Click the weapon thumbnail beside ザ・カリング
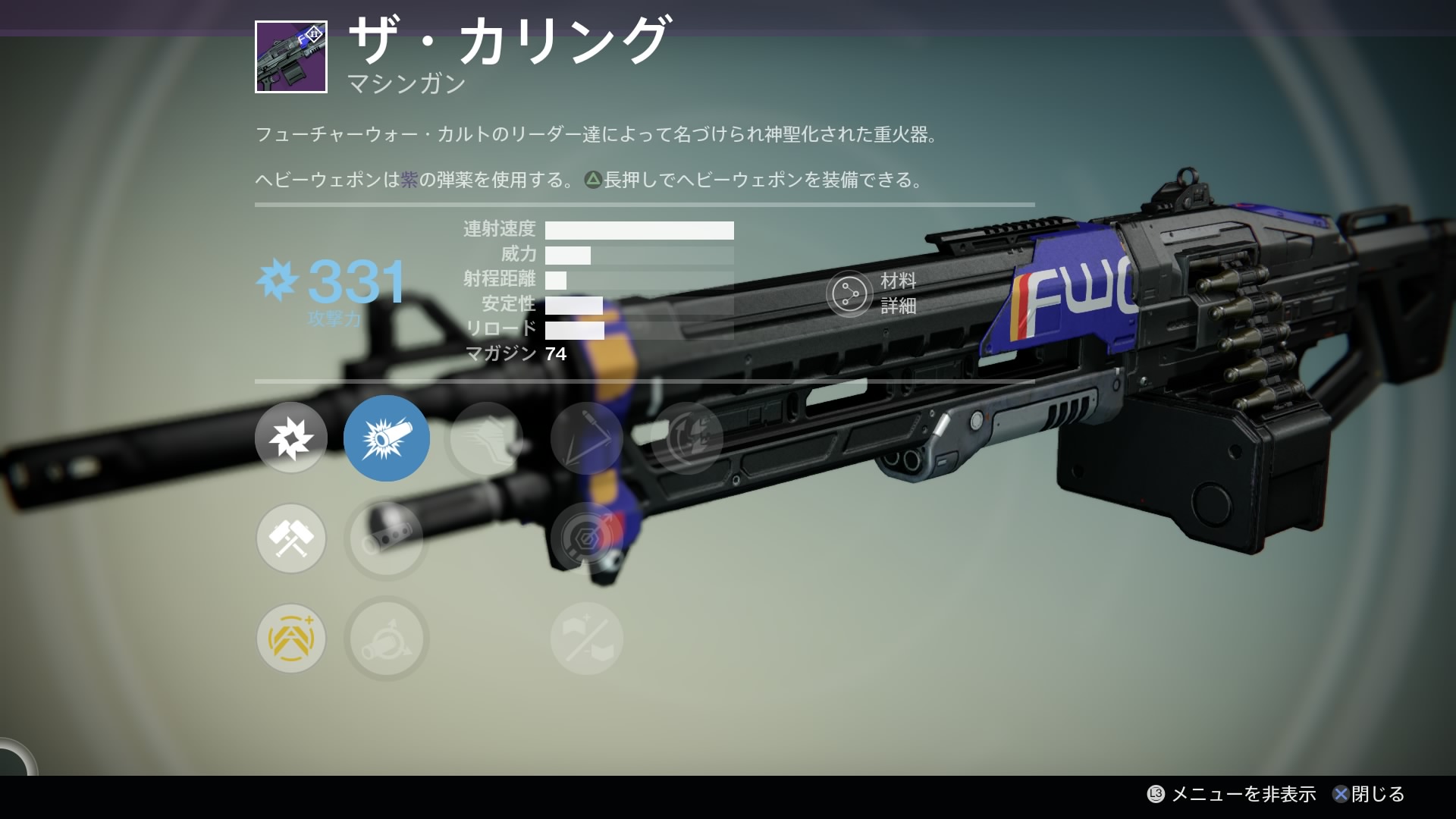 coord(291,57)
